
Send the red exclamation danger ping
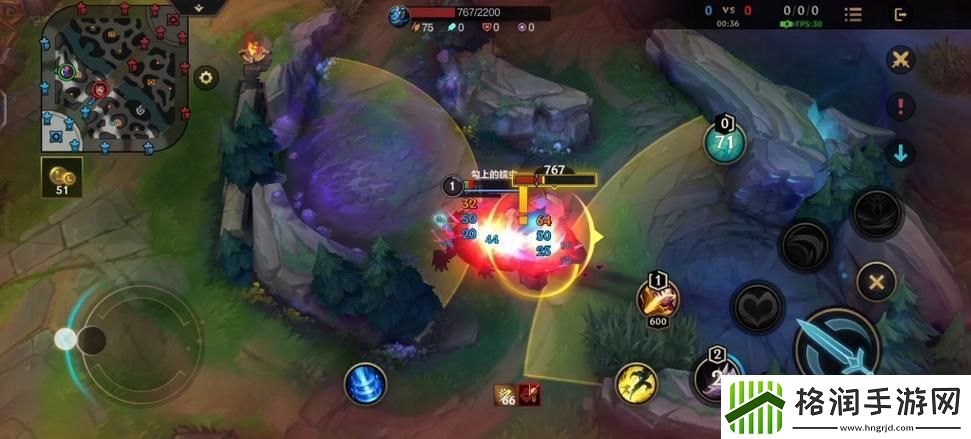click(901, 105)
